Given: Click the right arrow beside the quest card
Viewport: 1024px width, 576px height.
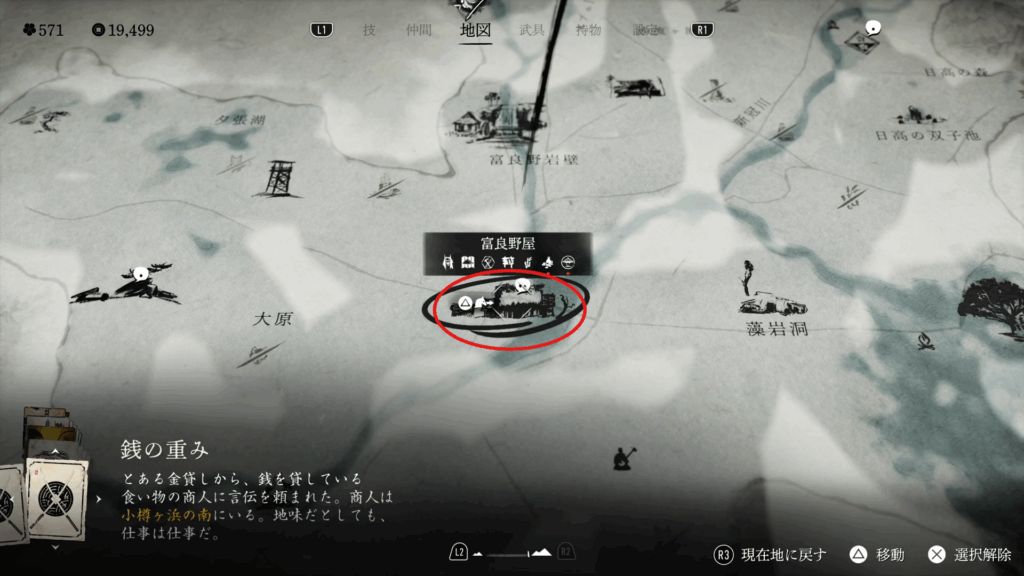Looking at the screenshot, I should [98, 496].
